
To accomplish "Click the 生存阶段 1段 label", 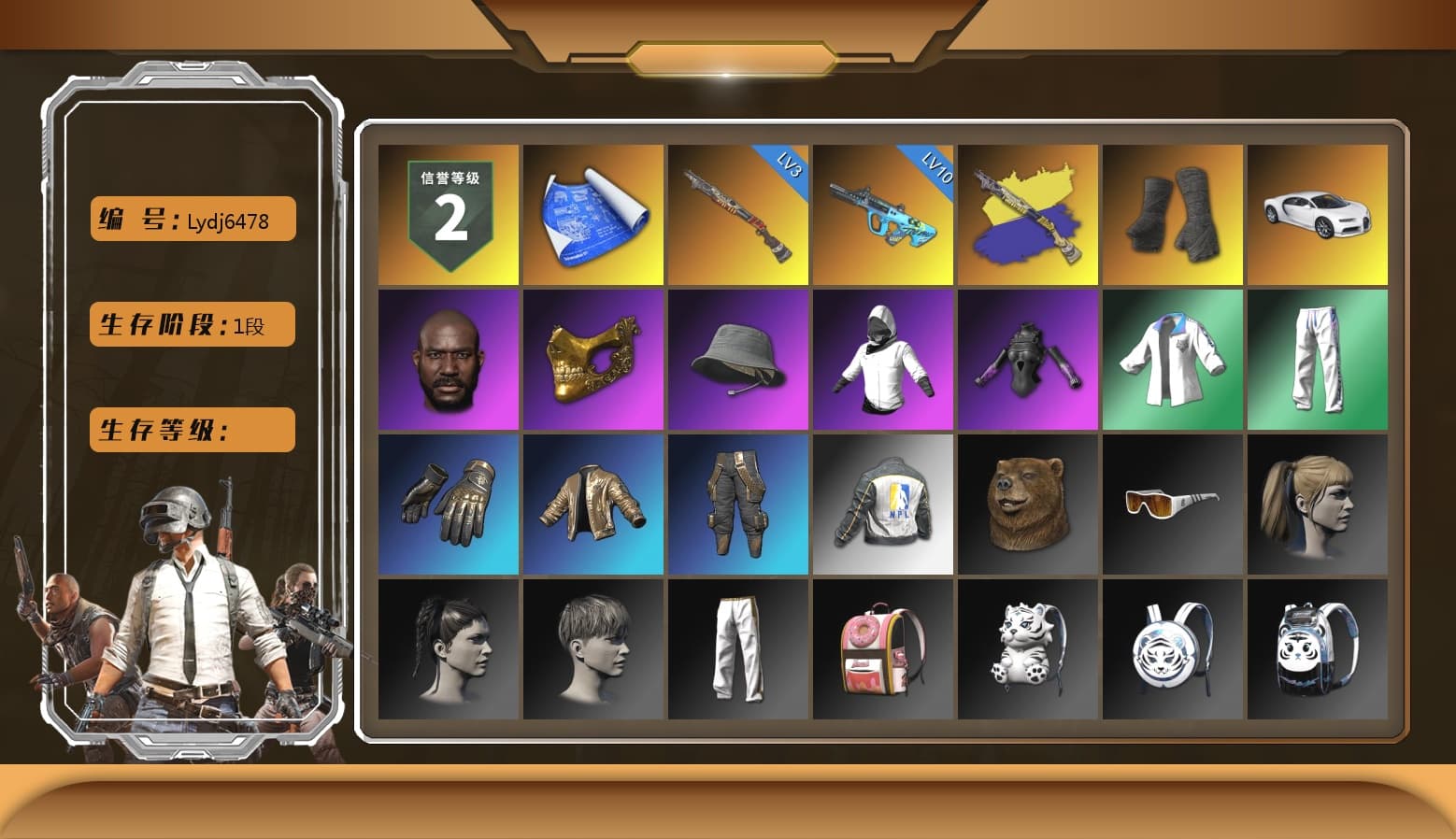I will (x=191, y=324).
